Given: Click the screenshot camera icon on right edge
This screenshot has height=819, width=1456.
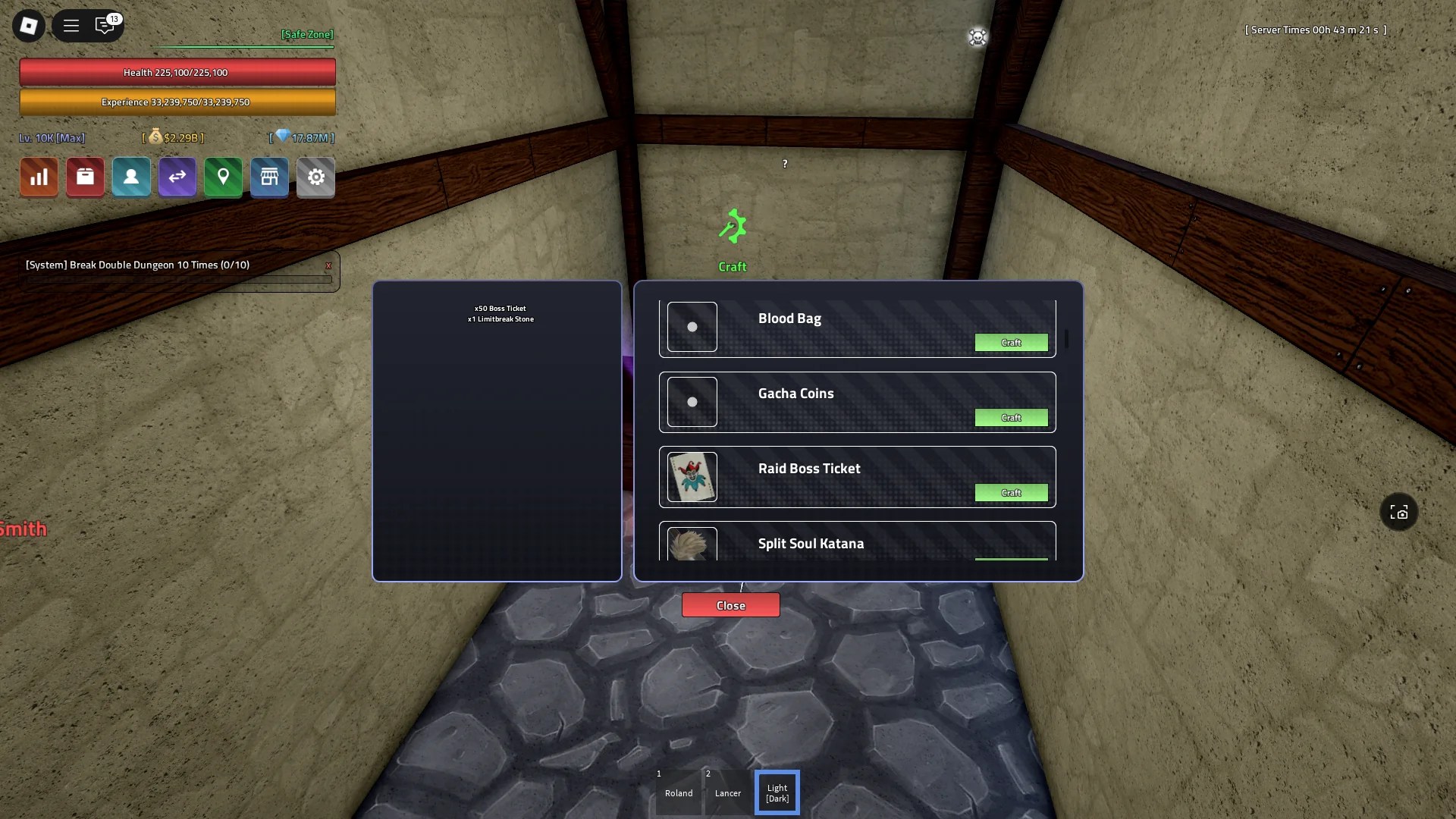Looking at the screenshot, I should pyautogui.click(x=1398, y=512).
